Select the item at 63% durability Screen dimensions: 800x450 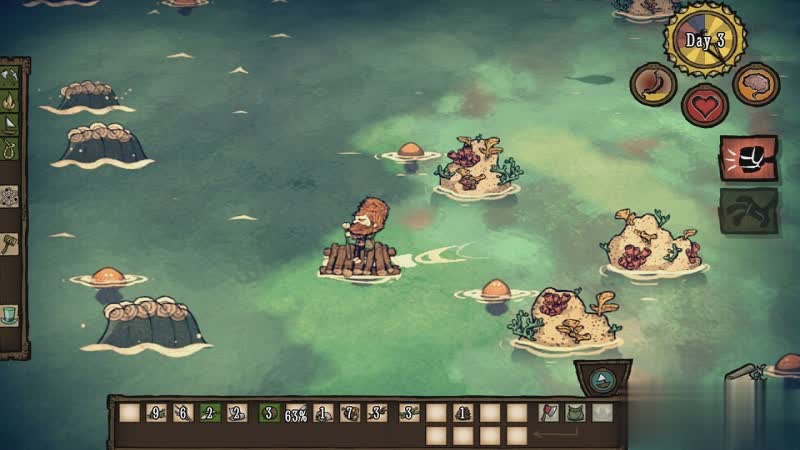tap(295, 412)
